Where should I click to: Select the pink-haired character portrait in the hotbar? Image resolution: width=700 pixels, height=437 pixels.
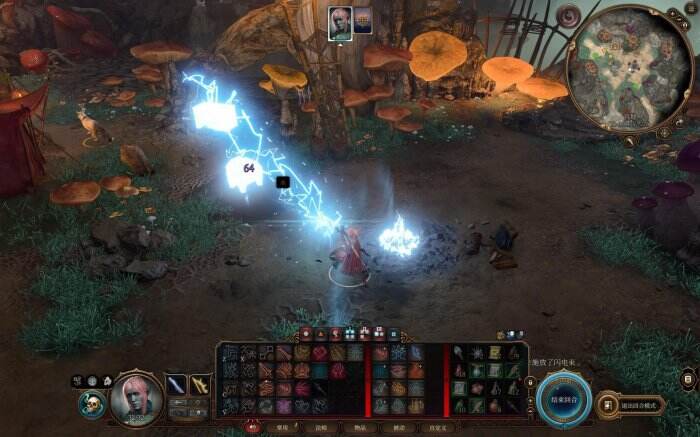pos(136,396)
